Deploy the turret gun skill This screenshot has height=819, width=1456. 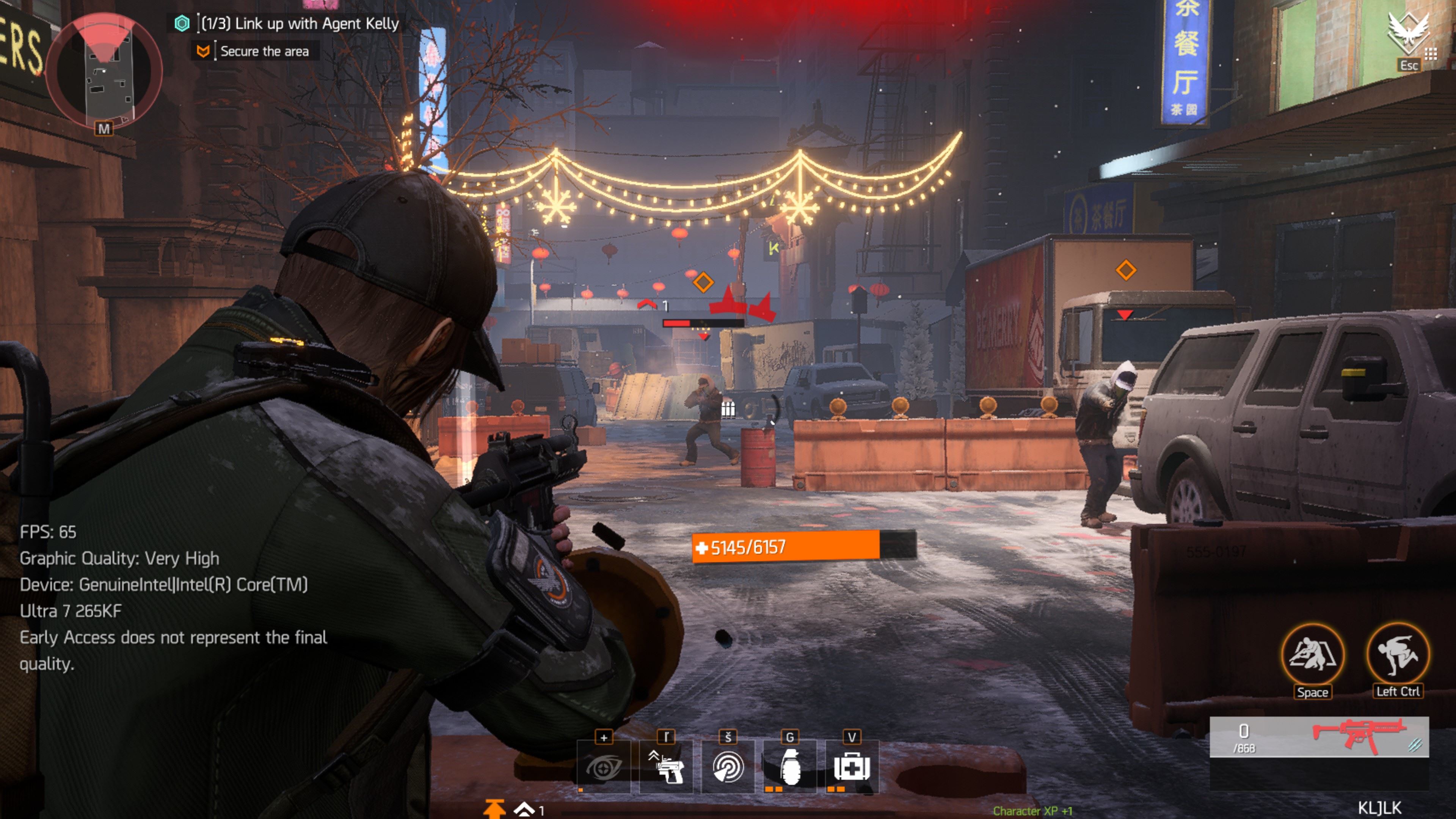click(666, 767)
